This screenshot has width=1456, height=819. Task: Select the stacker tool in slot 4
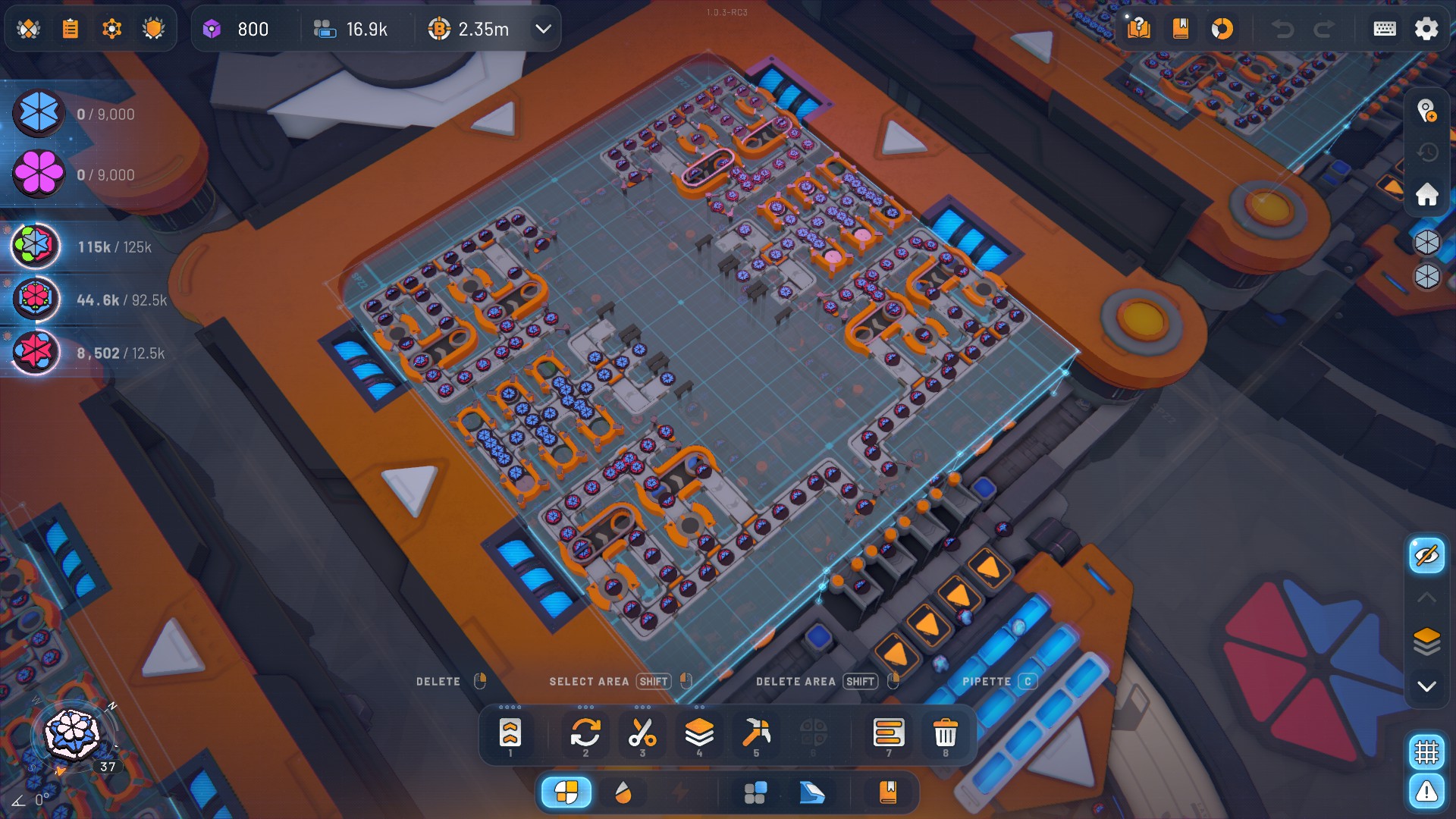click(x=699, y=734)
